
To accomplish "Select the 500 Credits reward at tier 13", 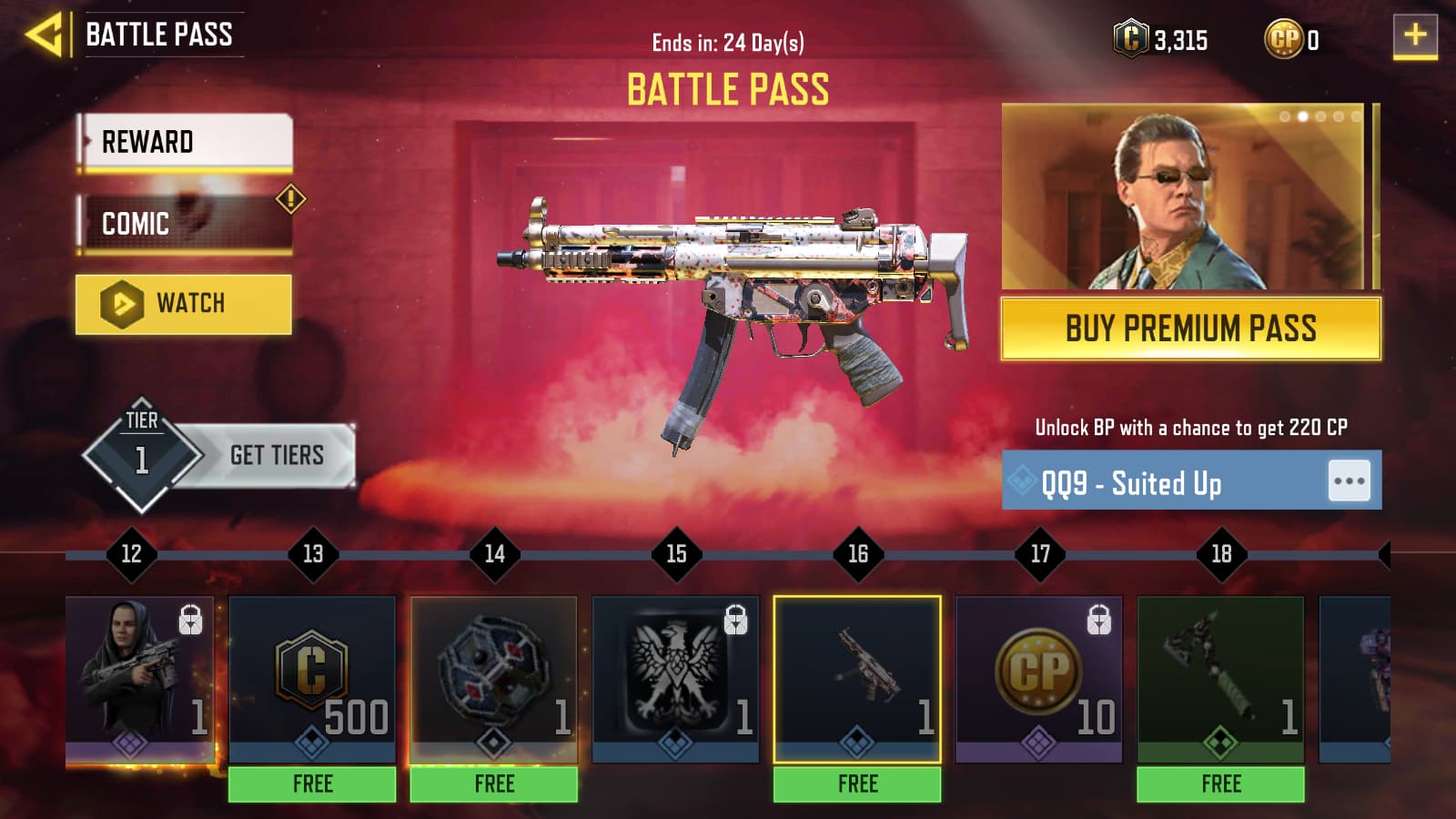I will pyautogui.click(x=313, y=678).
